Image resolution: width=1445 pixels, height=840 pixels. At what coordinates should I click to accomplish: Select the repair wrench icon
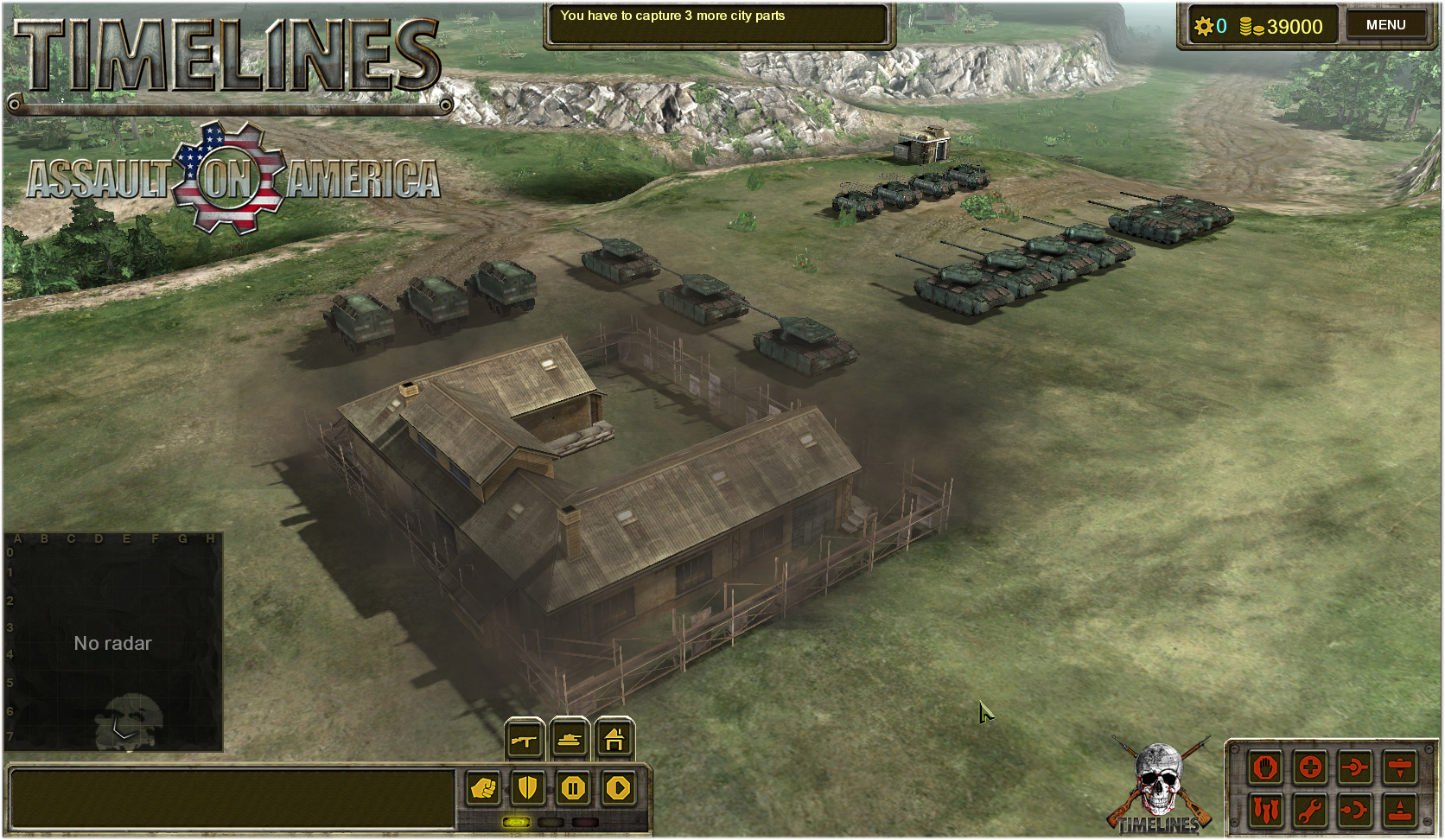tap(1310, 810)
